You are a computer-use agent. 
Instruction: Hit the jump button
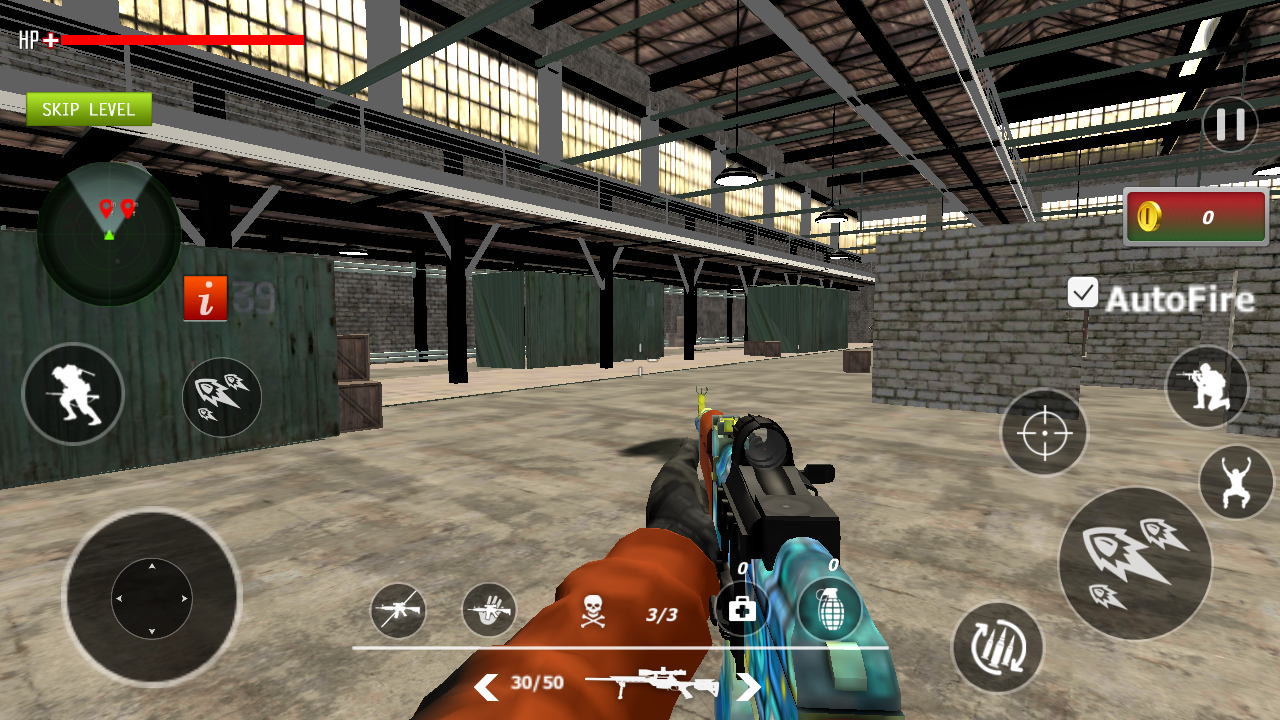[1236, 482]
